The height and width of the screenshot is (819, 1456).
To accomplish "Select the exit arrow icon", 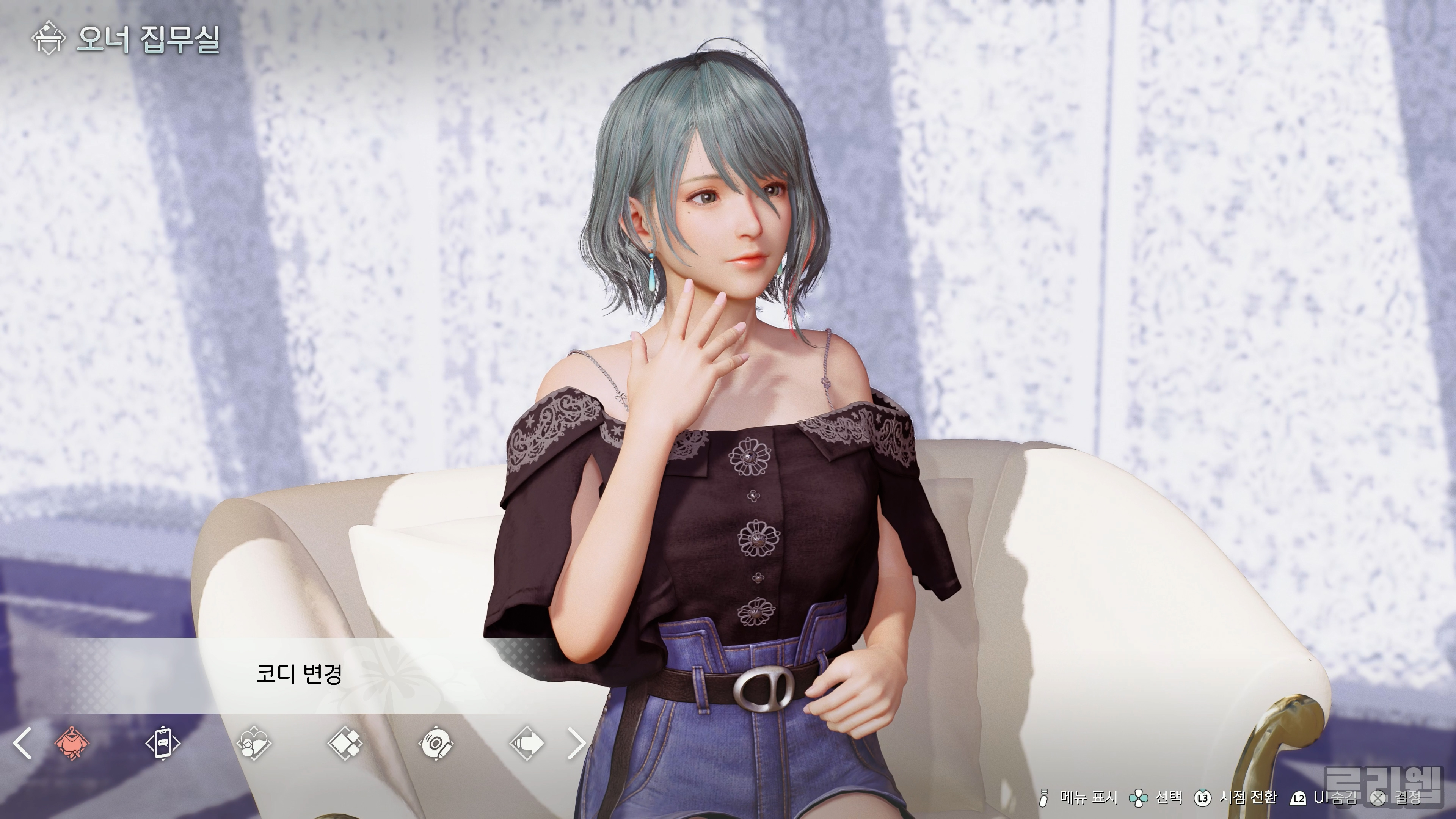I will [x=527, y=743].
